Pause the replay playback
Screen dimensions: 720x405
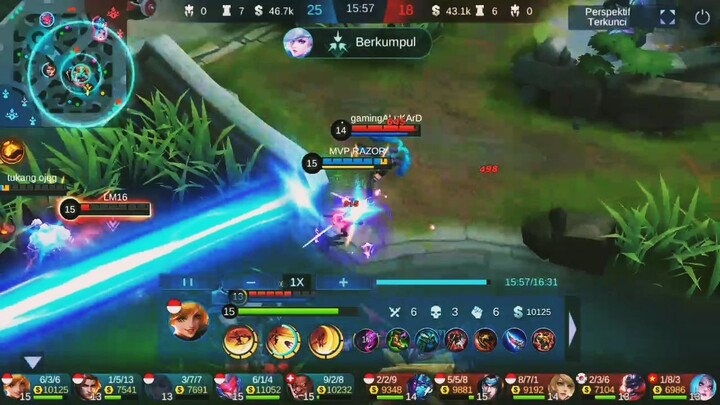187,282
